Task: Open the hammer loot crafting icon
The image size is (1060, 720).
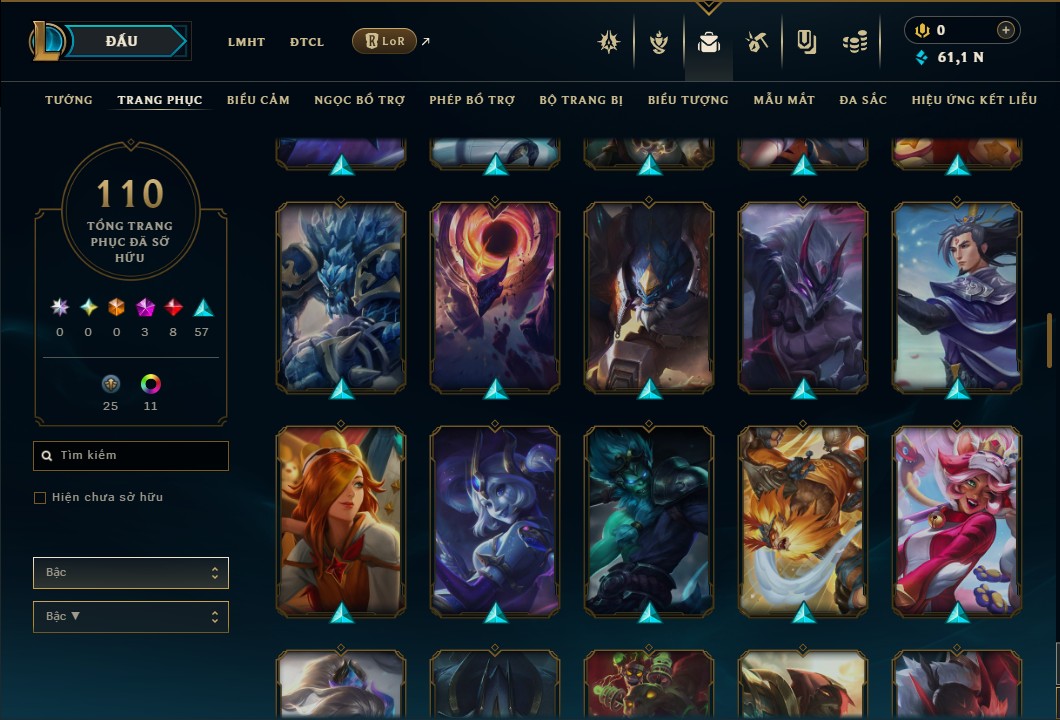Action: 757,42
